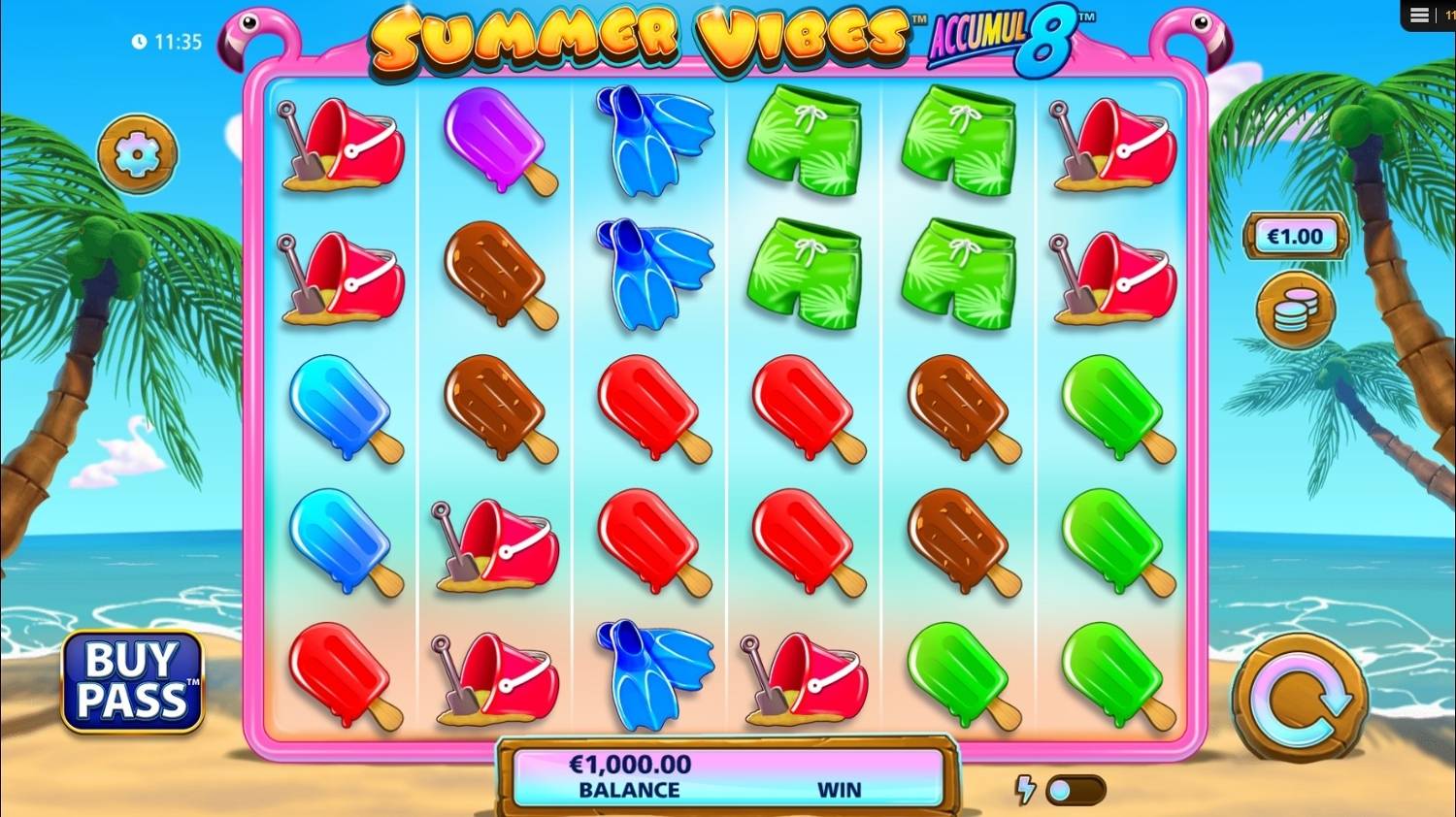Screen dimensions: 1456x817
Task: Select the blue flippers symbol on reel three
Action: pos(648,143)
